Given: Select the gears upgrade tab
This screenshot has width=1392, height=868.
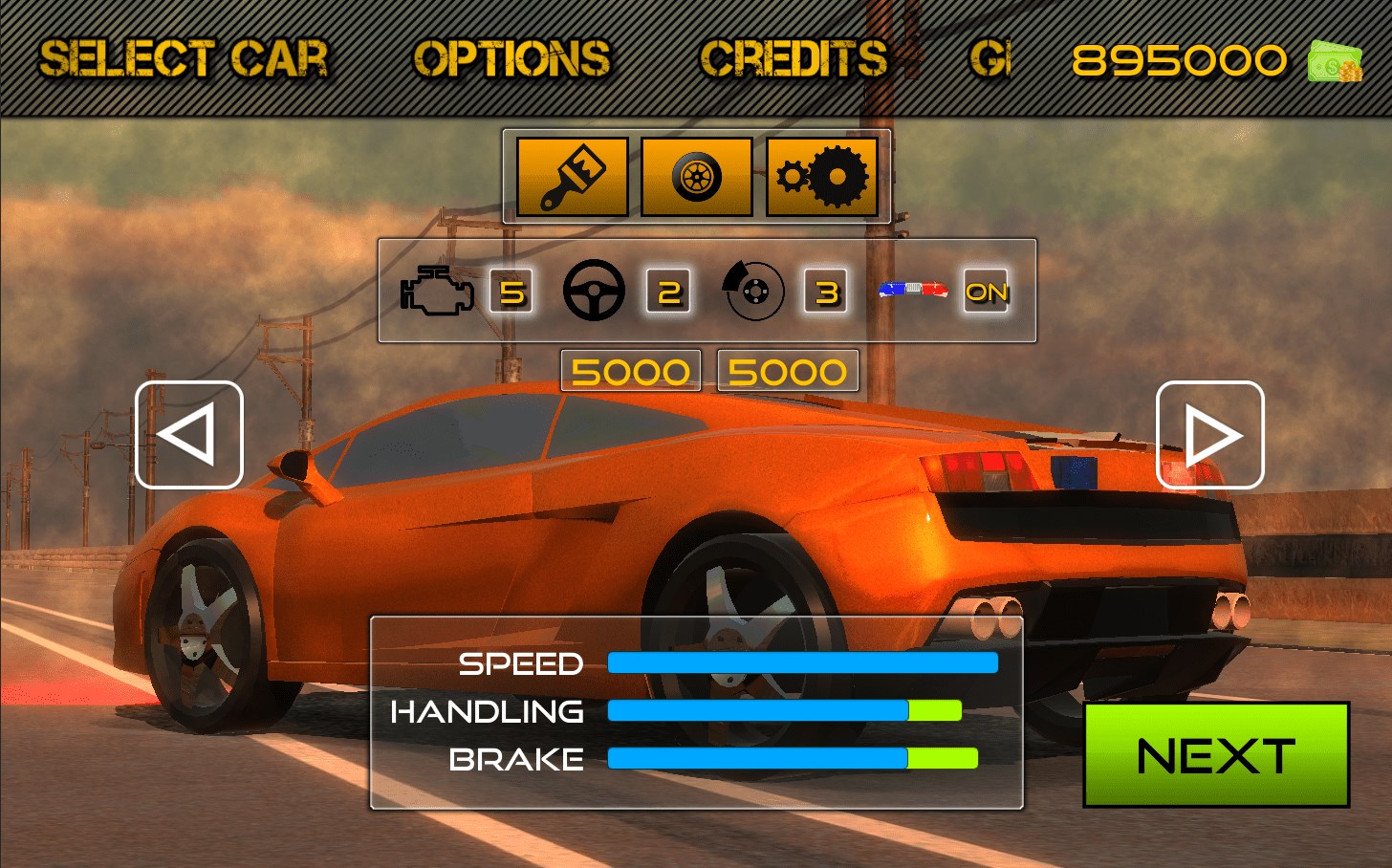Looking at the screenshot, I should [822, 177].
